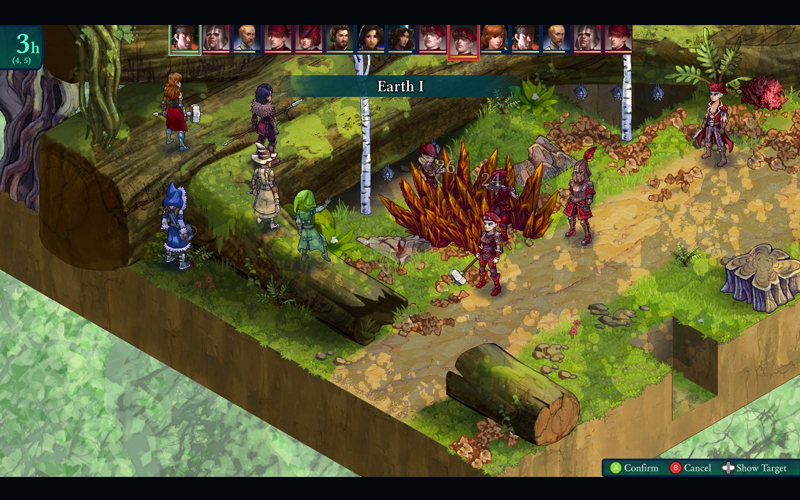Select the red-bordered portrait in turn order
Viewport: 800px width, 500px height.
463,41
